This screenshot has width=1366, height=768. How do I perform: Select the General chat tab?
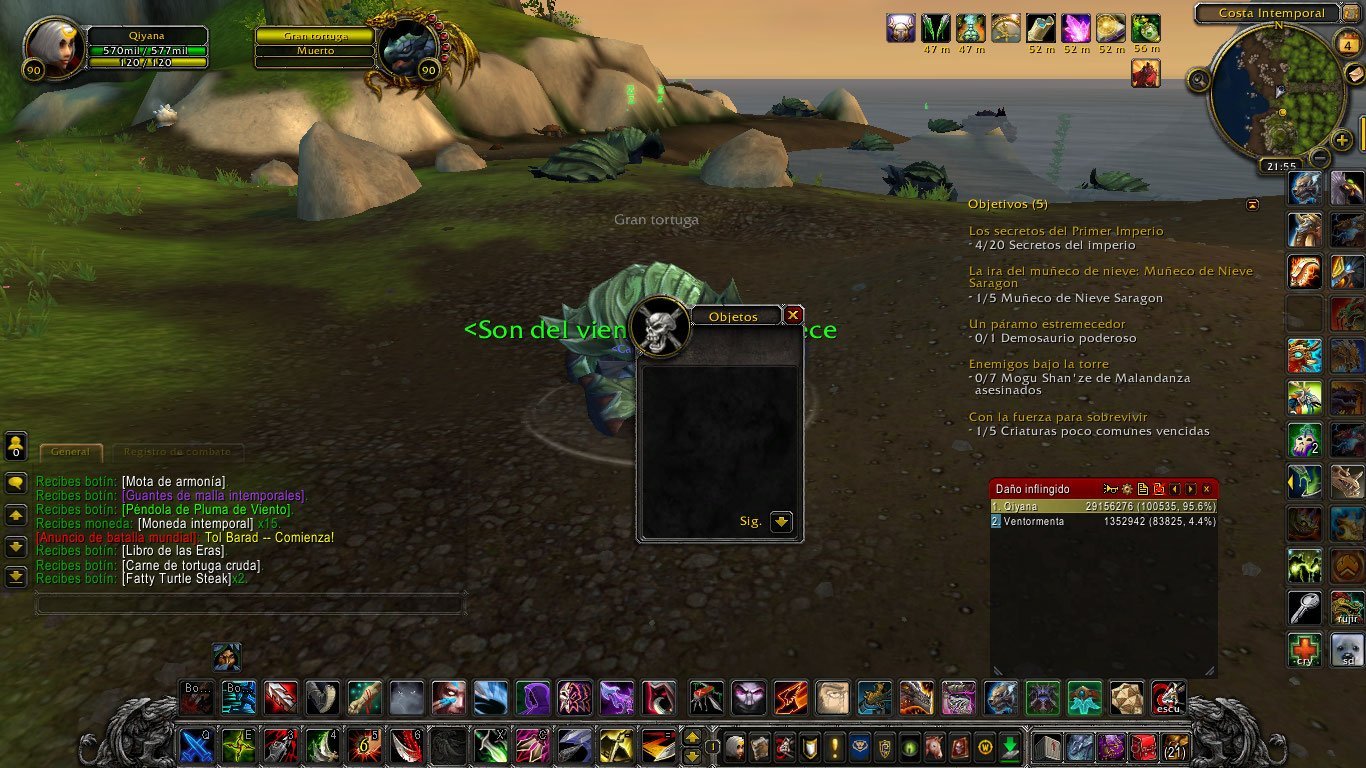[x=71, y=452]
